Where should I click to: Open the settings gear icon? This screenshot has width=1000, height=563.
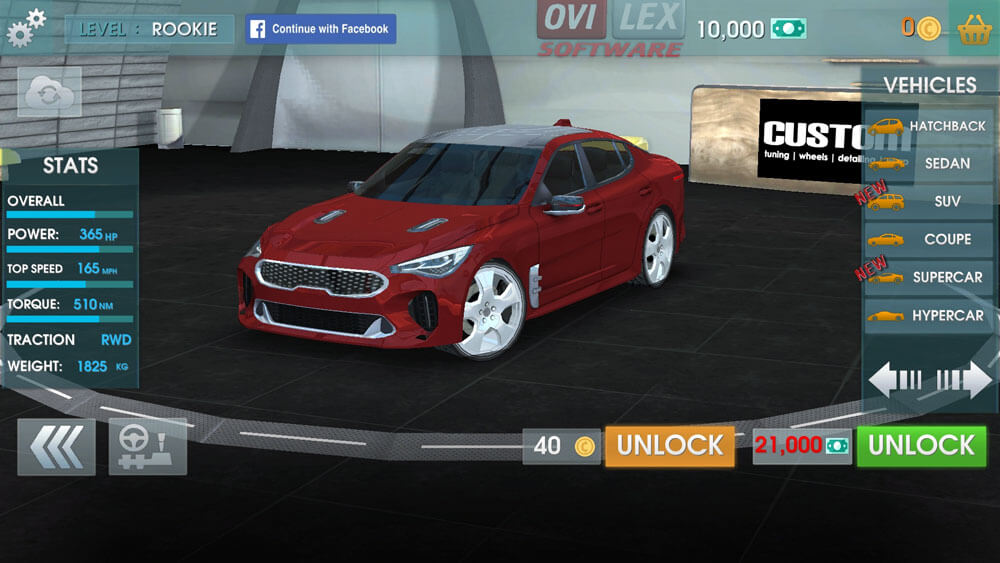[26, 28]
